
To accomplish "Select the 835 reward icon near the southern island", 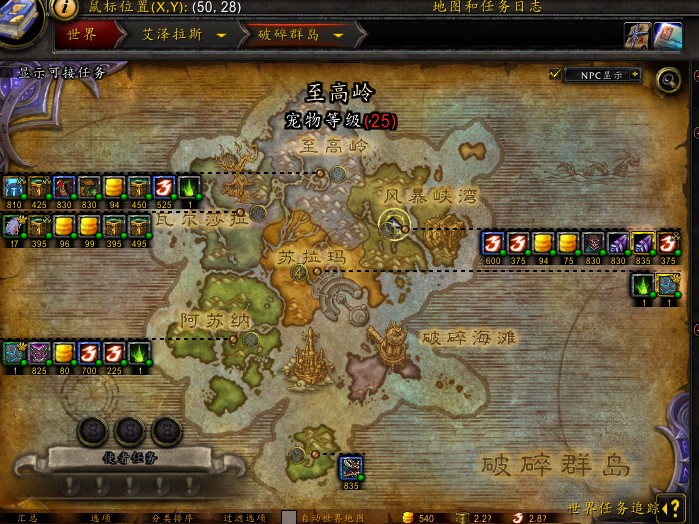I will tap(350, 467).
